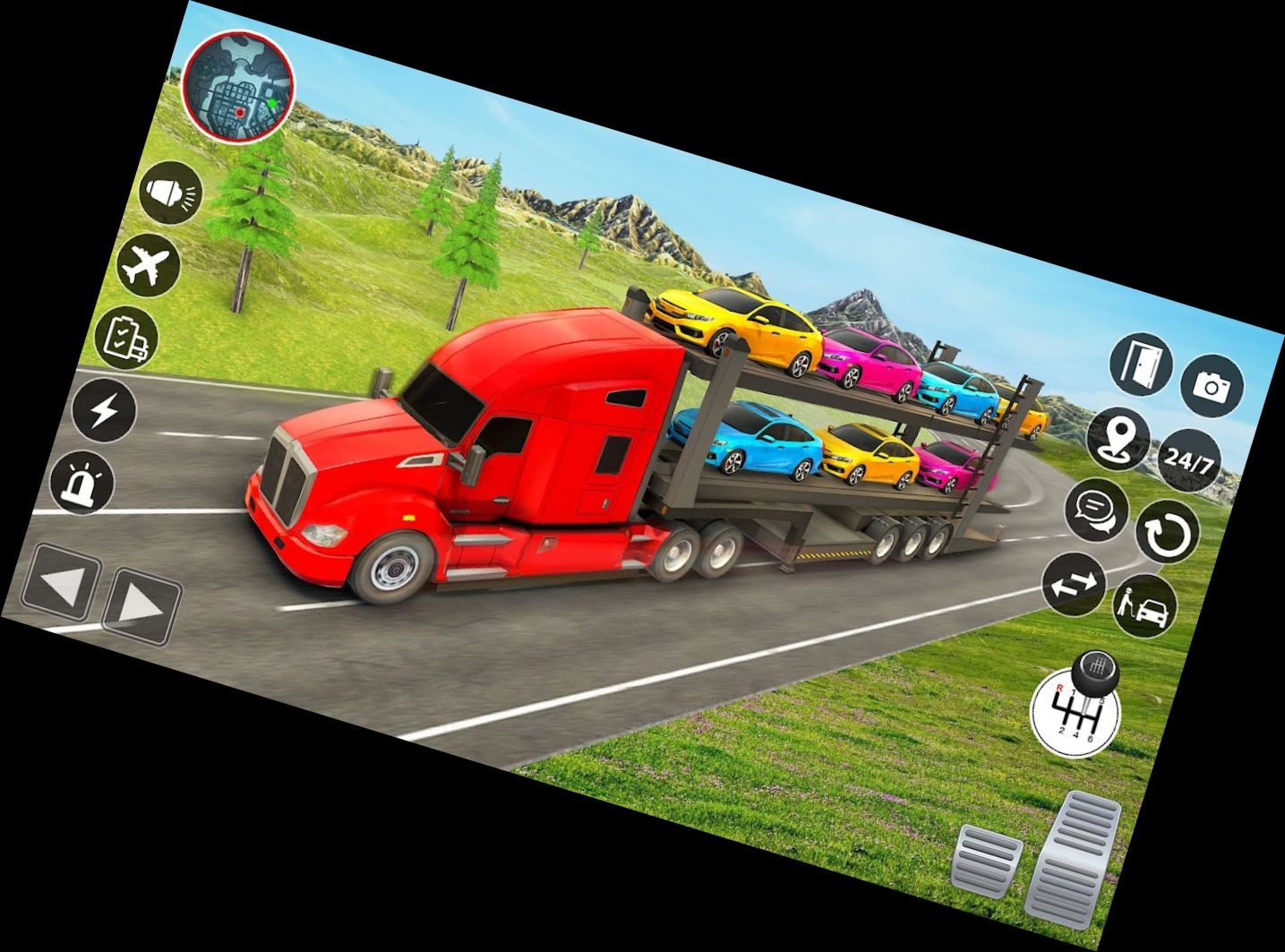Select the 24/7 service button
Viewport: 1285px width, 952px height.
click(x=1190, y=460)
